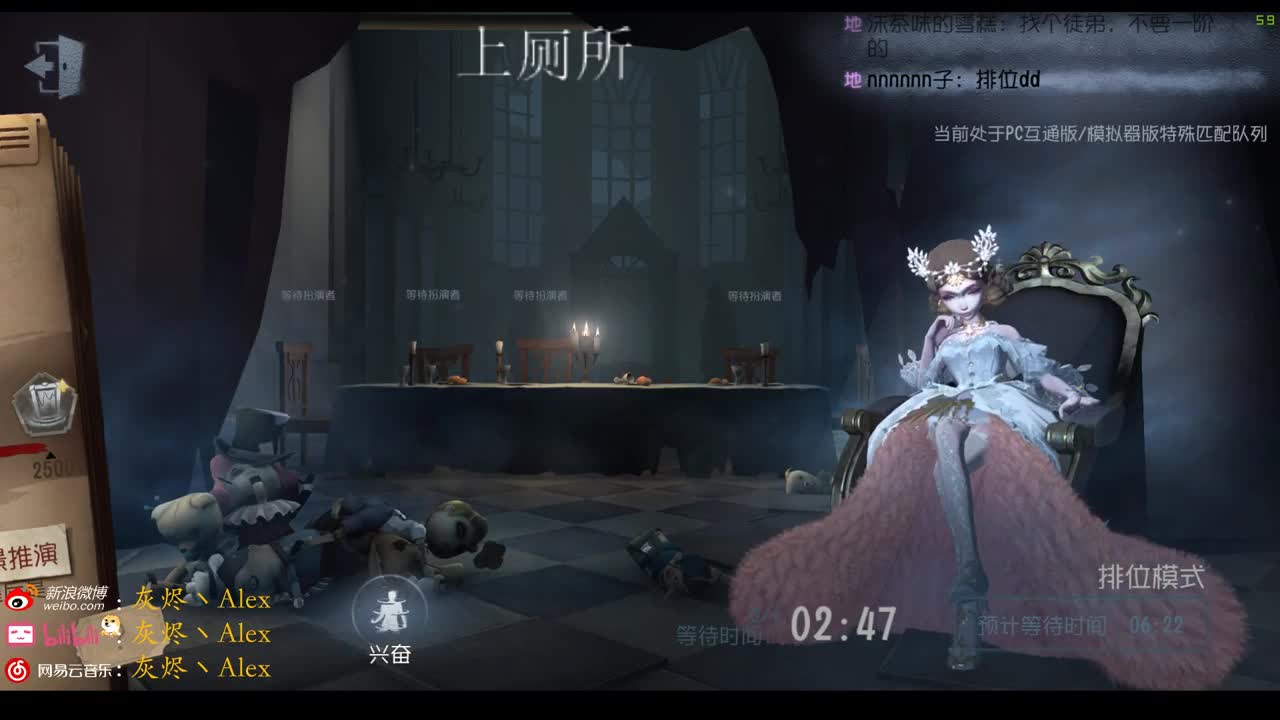Click the Sina Weibo icon
This screenshot has height=720, width=1280.
(x=17, y=603)
